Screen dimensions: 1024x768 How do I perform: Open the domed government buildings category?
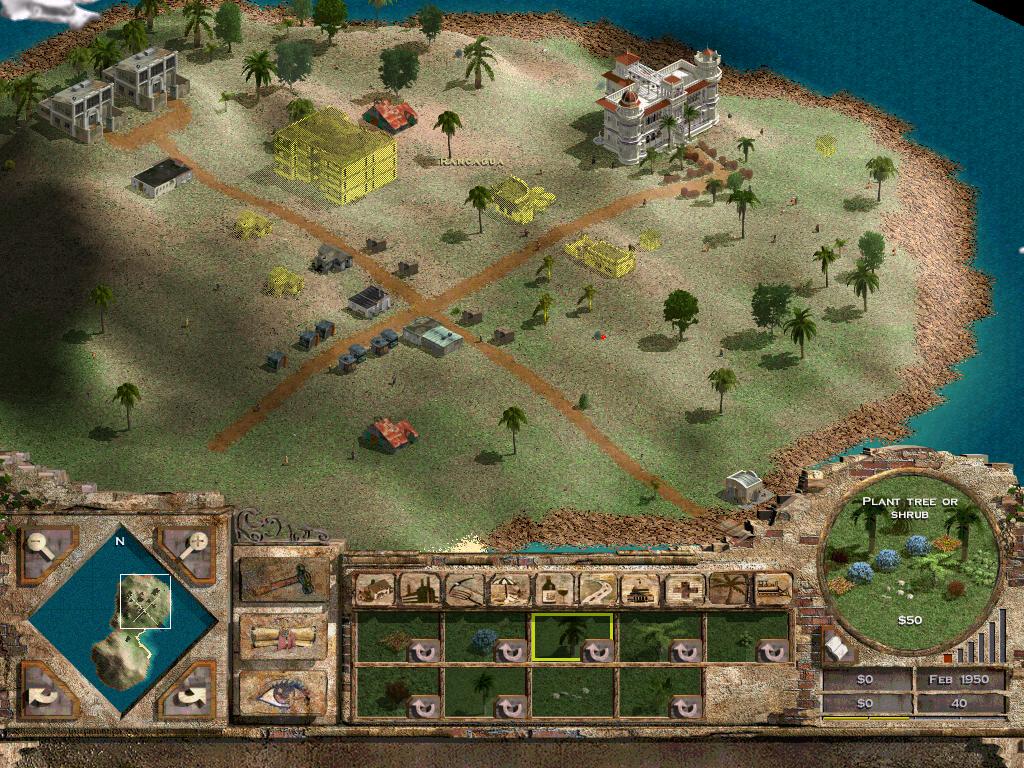pyautogui.click(x=641, y=590)
